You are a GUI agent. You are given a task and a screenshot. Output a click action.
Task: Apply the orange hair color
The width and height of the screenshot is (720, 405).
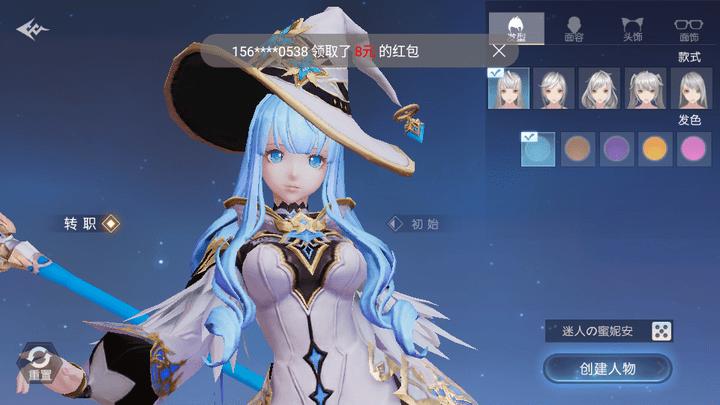655,150
